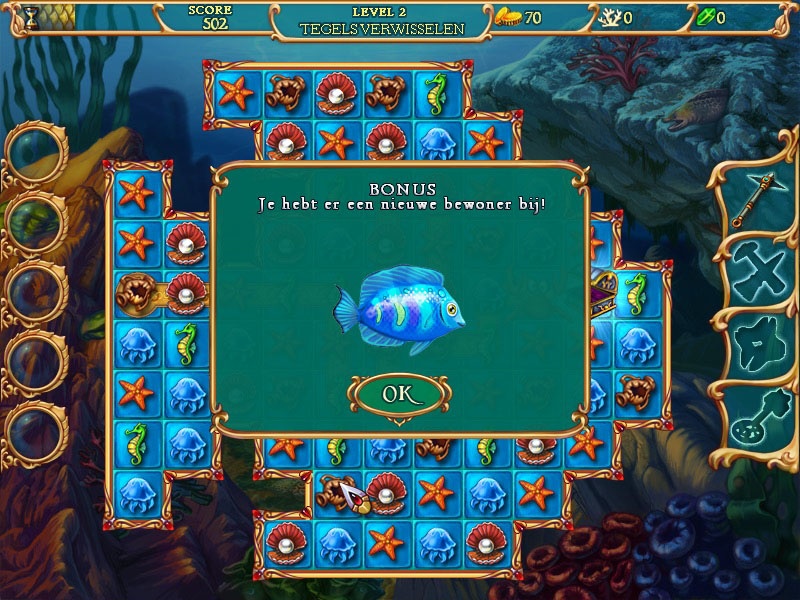This screenshot has width=800, height=600.
Task: Confirm the bonus dialog with OK
Action: click(398, 394)
